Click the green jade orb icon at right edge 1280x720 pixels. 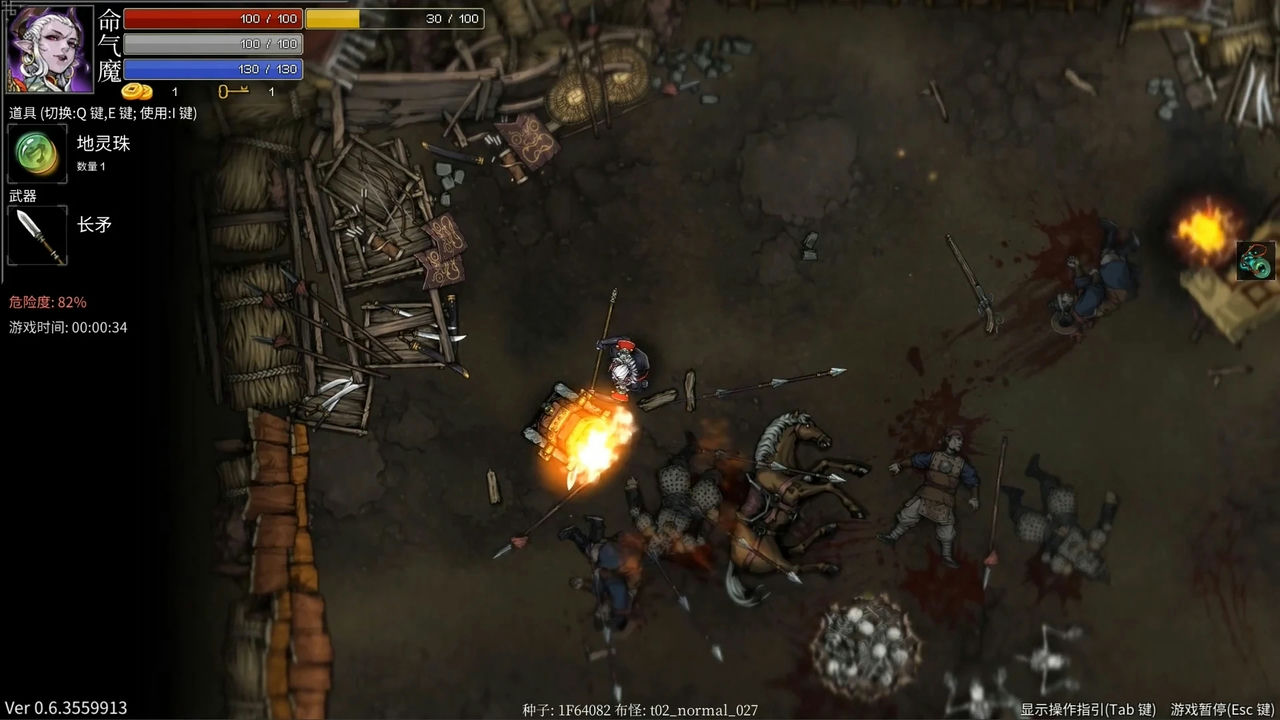pos(1257,261)
